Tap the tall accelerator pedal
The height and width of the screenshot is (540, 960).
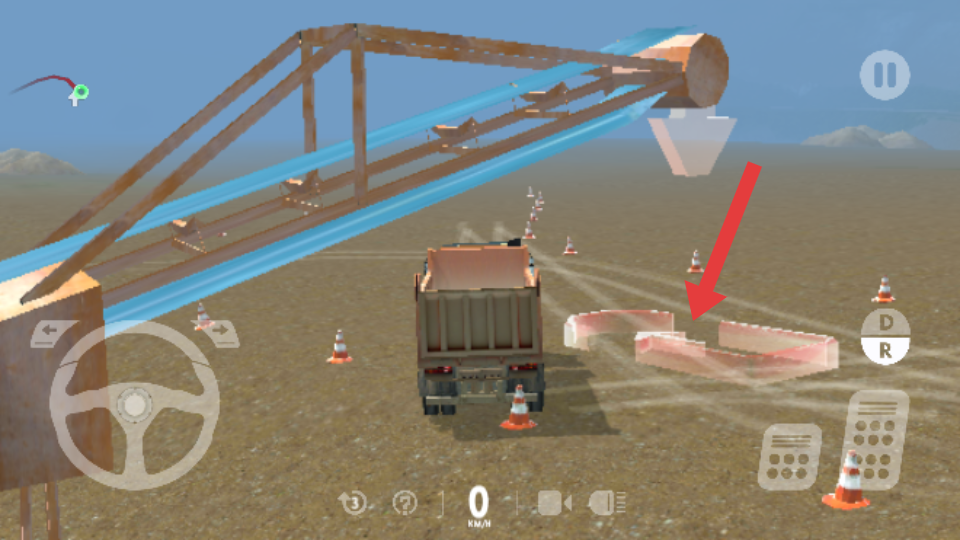click(877, 437)
